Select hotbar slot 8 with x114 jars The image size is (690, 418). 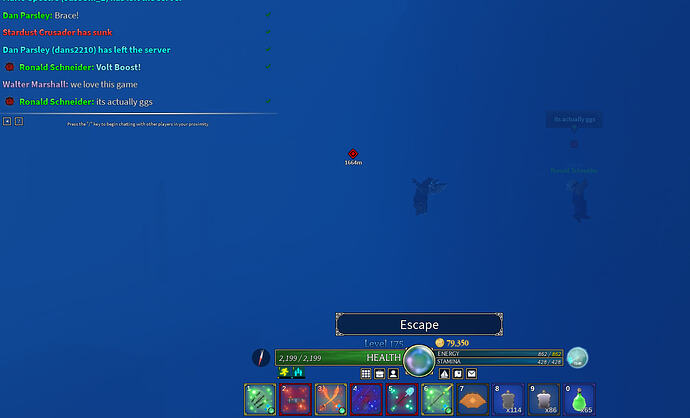[508, 399]
